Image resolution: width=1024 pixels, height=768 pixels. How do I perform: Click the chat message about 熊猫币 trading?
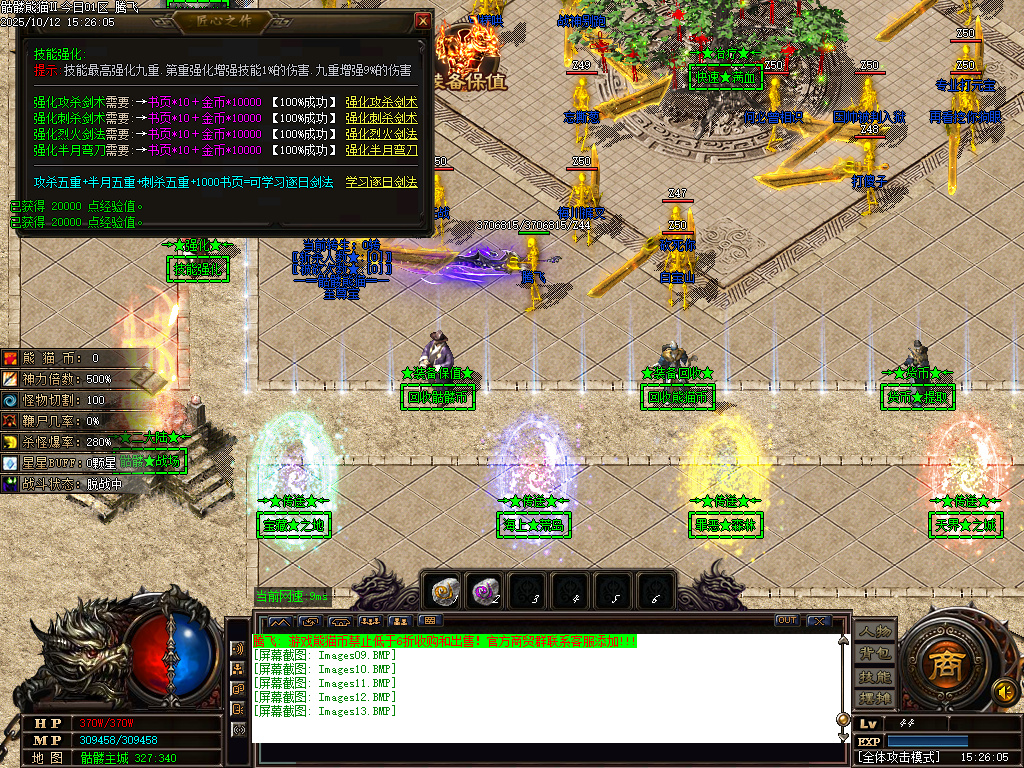(444, 641)
